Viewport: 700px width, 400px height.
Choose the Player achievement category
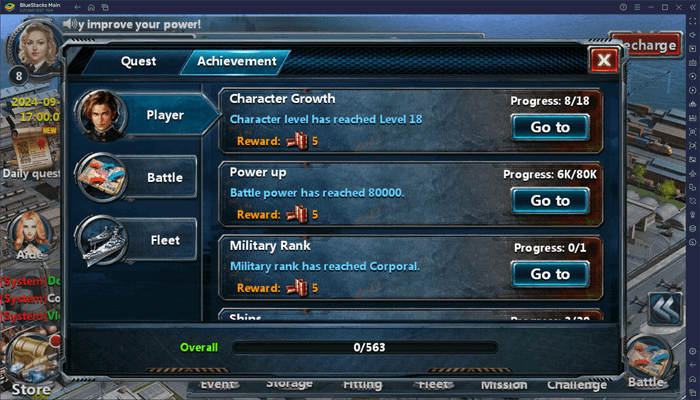coord(150,116)
